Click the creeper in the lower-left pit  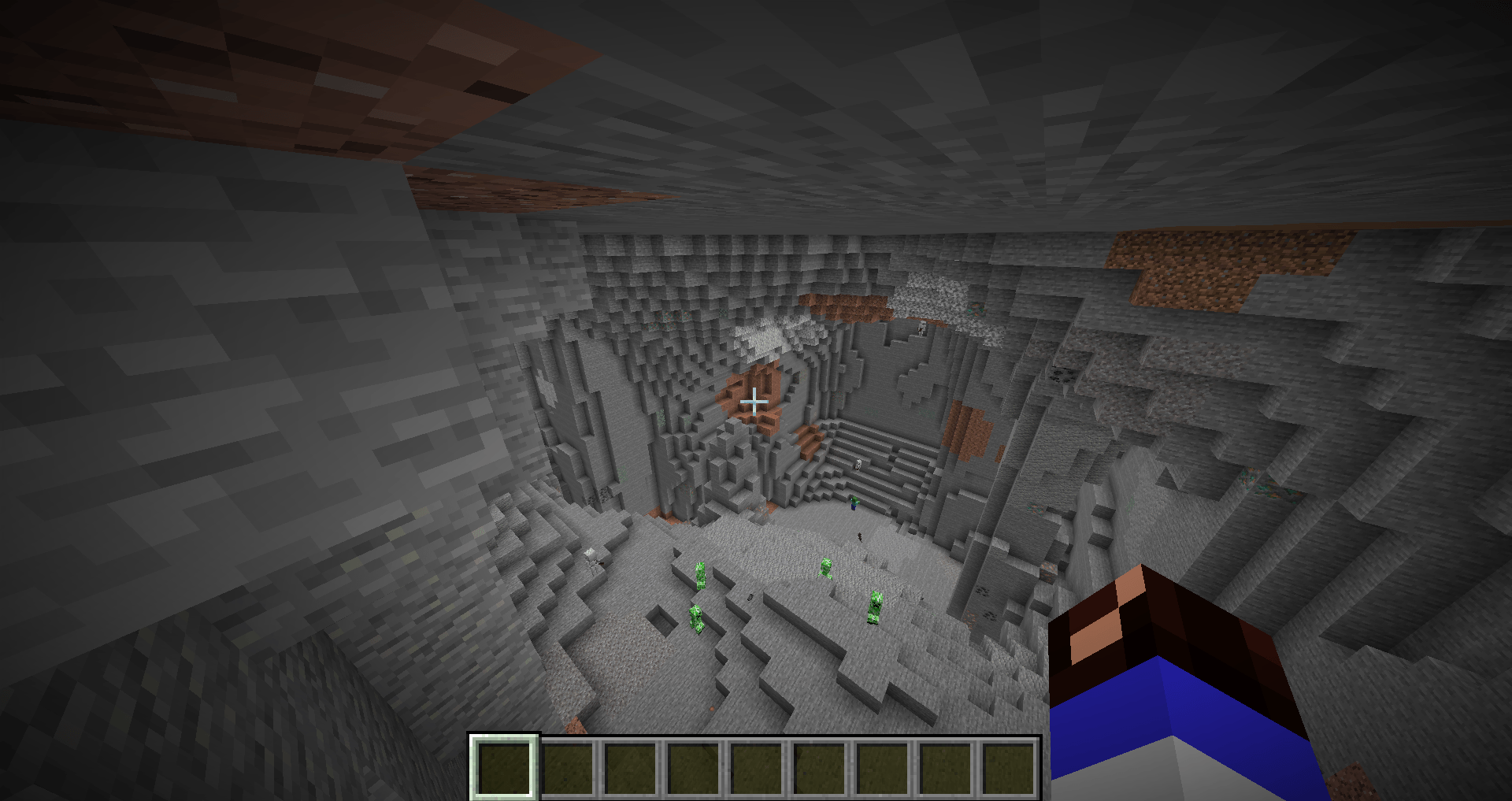tap(696, 617)
